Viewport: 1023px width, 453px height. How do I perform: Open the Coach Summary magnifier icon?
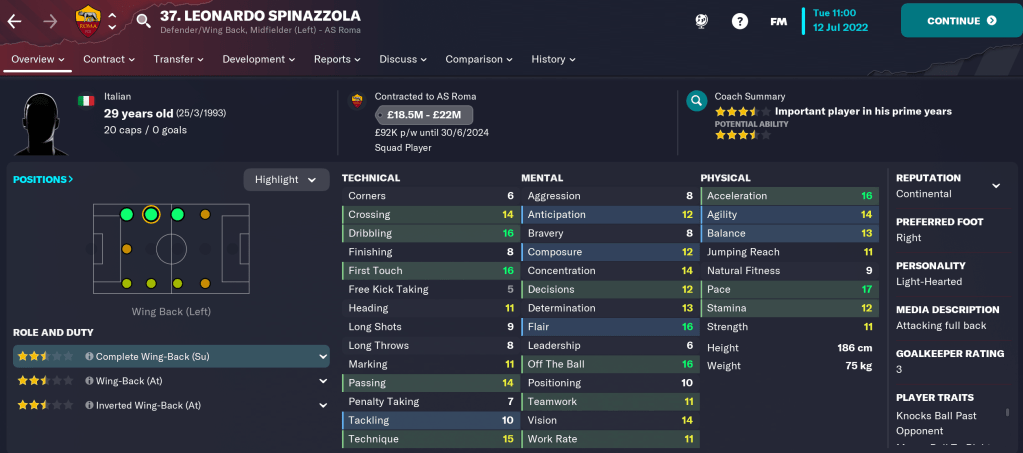point(696,101)
